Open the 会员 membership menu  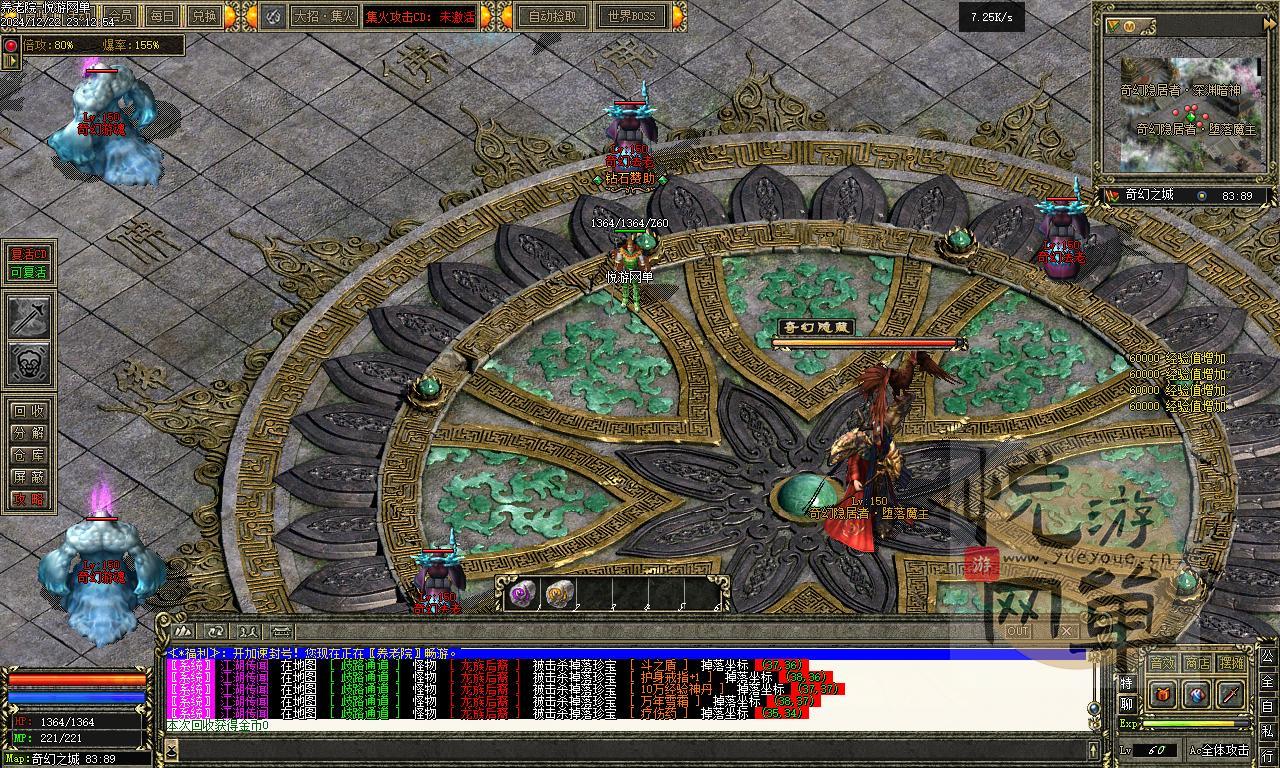pyautogui.click(x=121, y=16)
